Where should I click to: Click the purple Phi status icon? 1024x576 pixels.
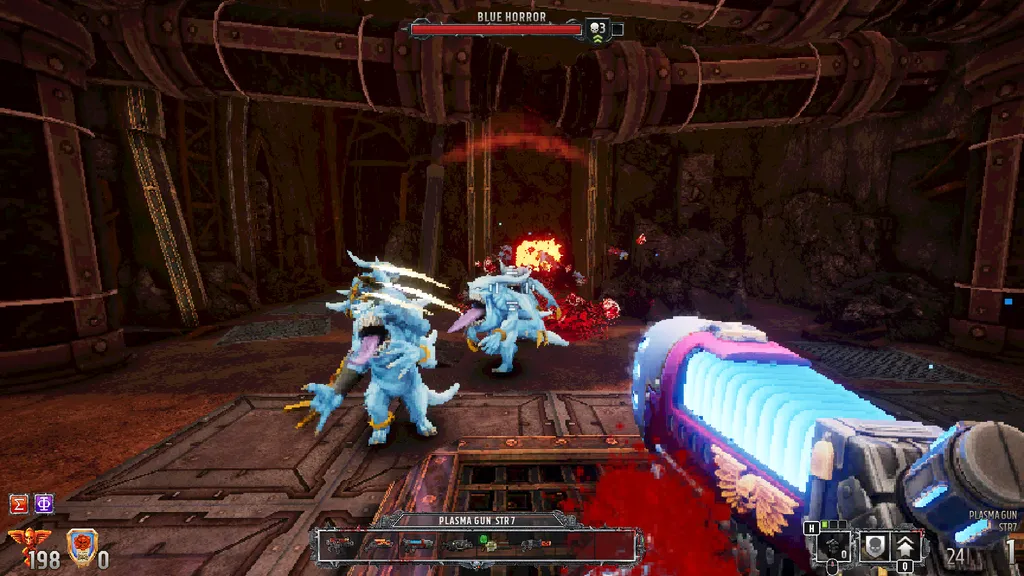pyautogui.click(x=44, y=503)
